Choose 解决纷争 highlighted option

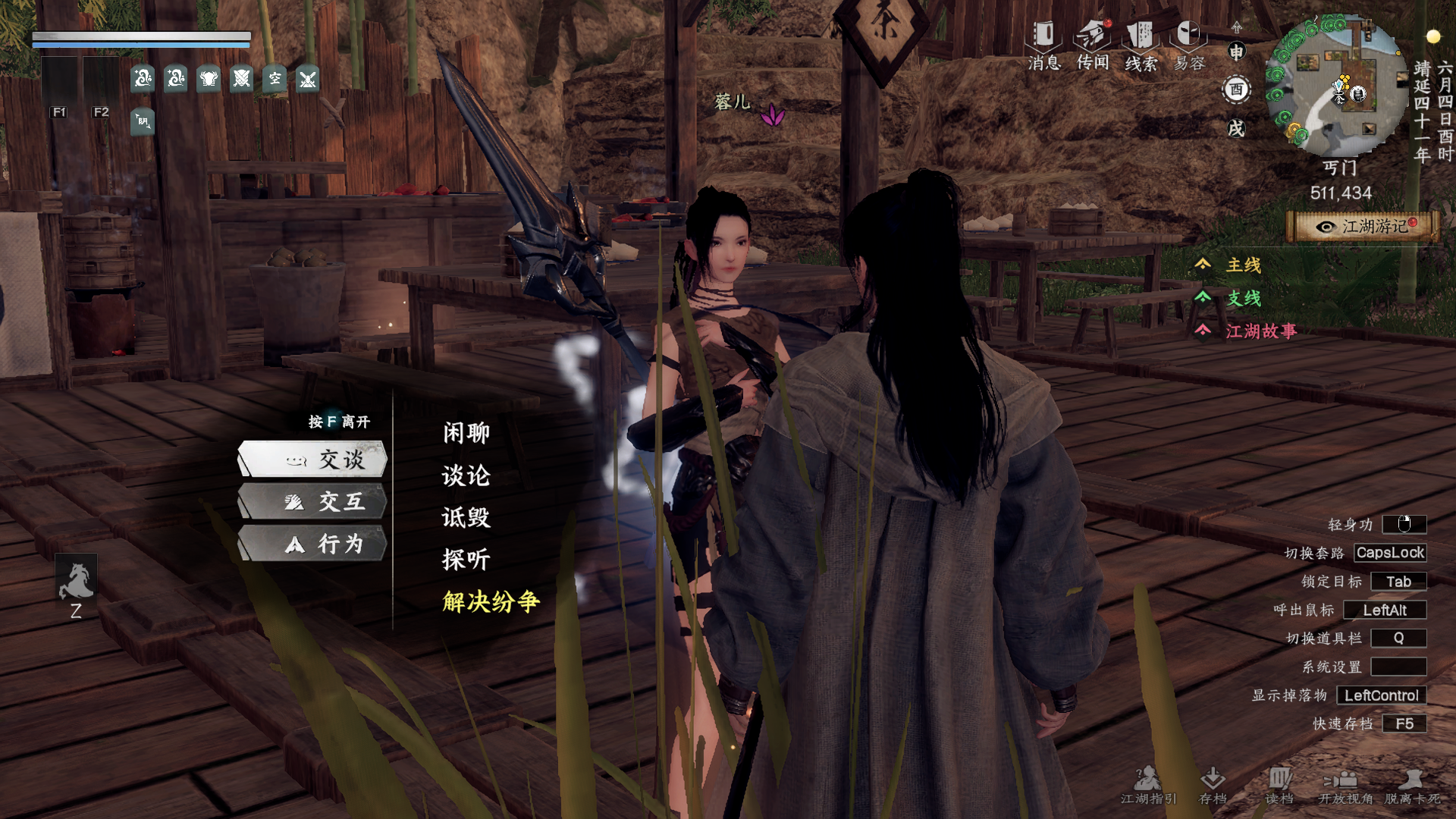pos(491,602)
